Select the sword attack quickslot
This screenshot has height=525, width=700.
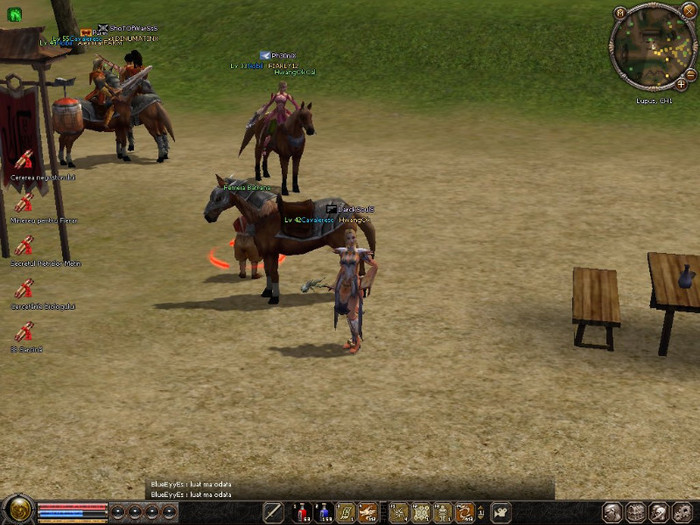pyautogui.click(x=274, y=513)
